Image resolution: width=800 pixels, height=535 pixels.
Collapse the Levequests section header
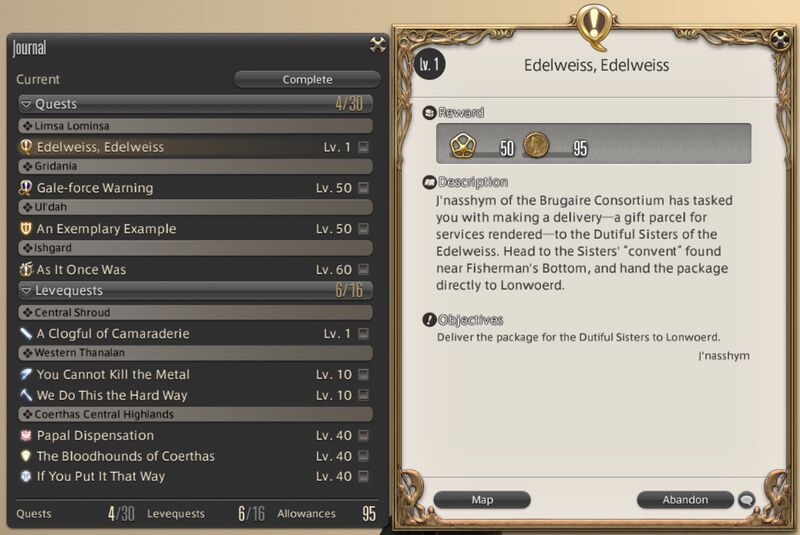[x=26, y=291]
